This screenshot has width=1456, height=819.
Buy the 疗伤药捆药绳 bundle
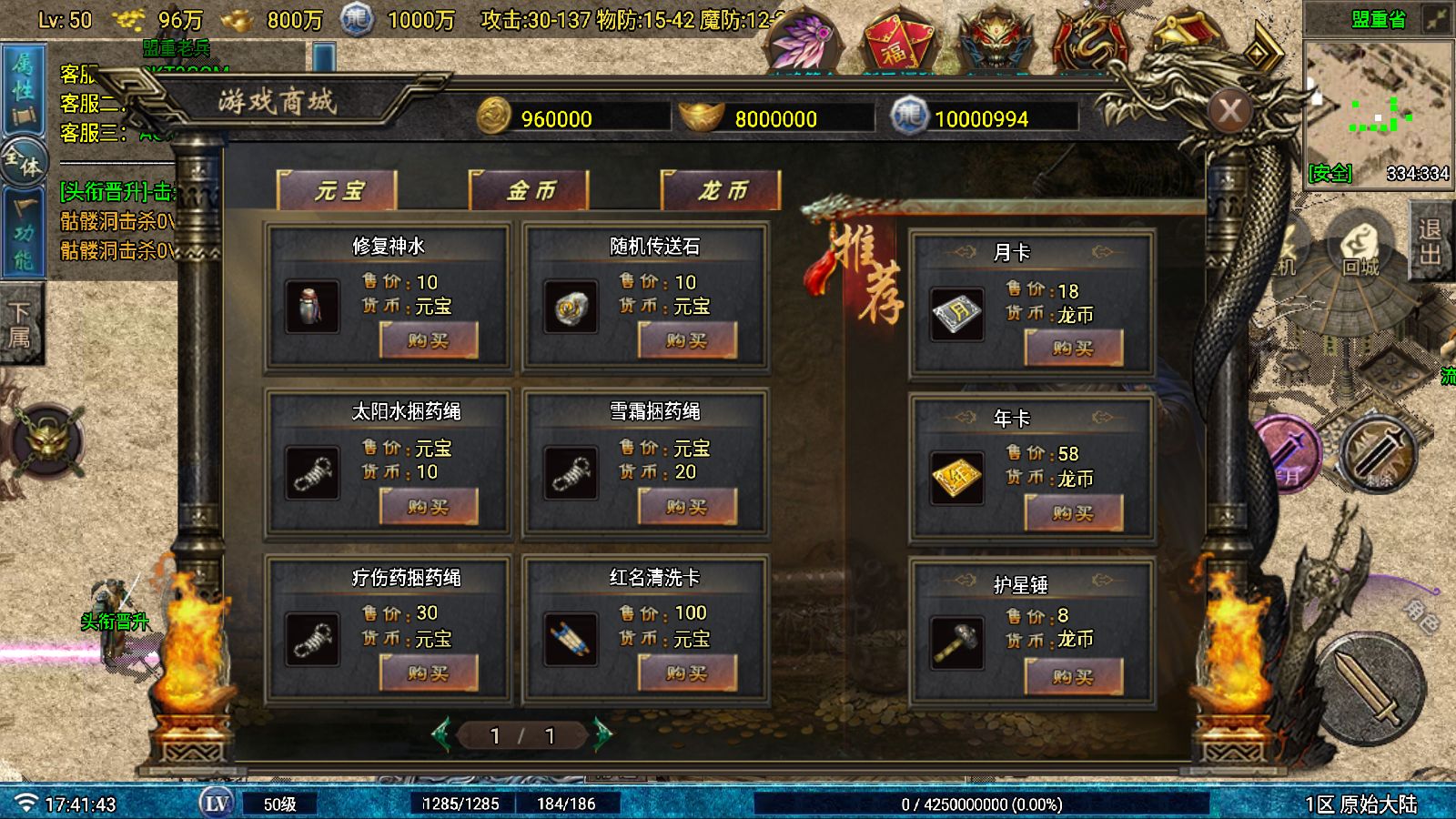click(429, 673)
